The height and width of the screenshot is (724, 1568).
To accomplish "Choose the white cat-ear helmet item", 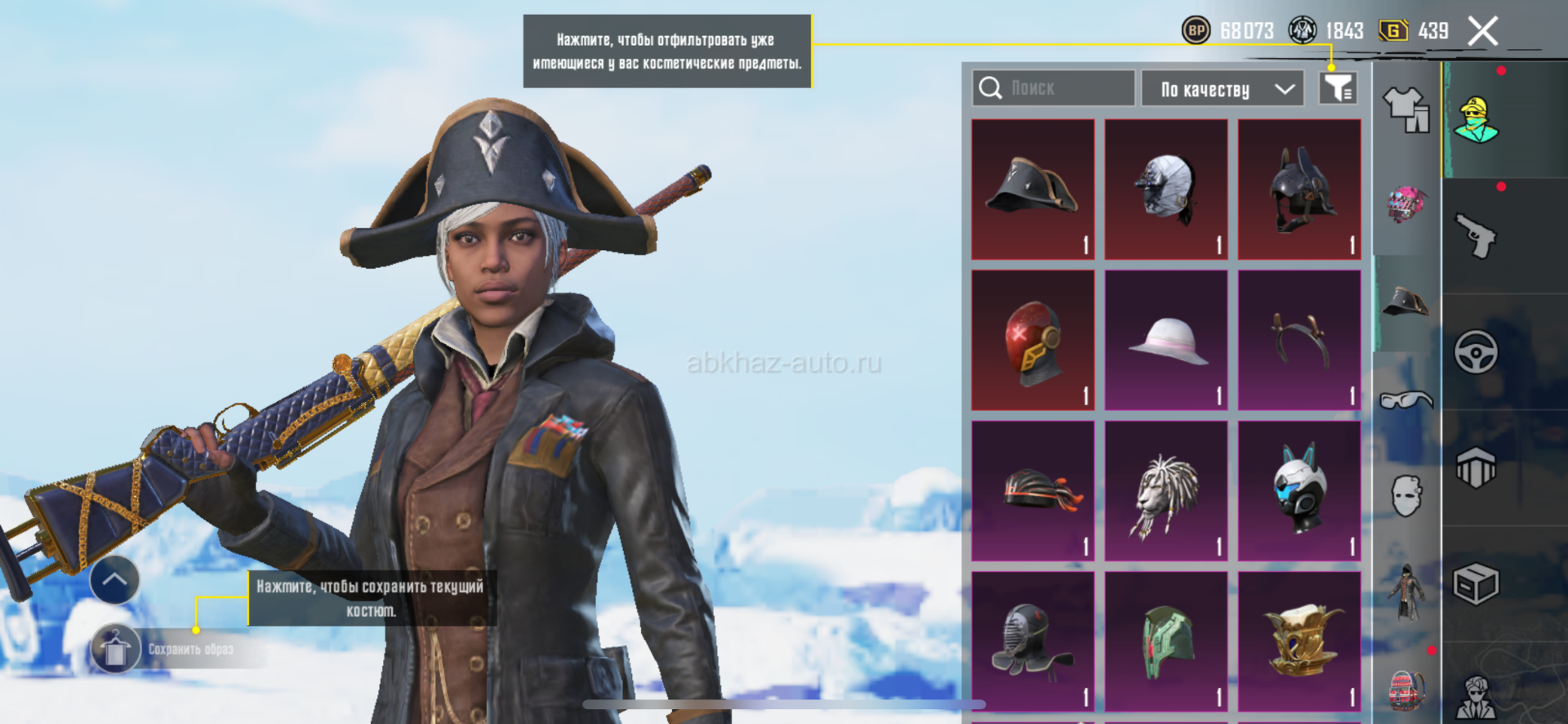I will 1299,491.
